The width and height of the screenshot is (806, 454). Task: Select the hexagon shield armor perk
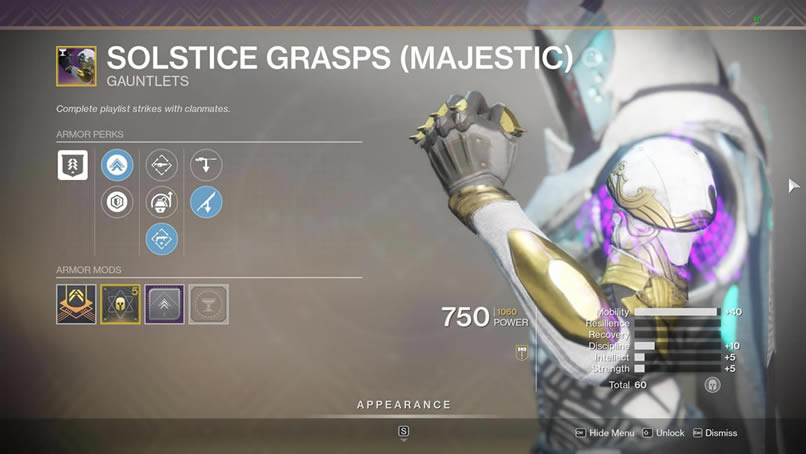117,203
